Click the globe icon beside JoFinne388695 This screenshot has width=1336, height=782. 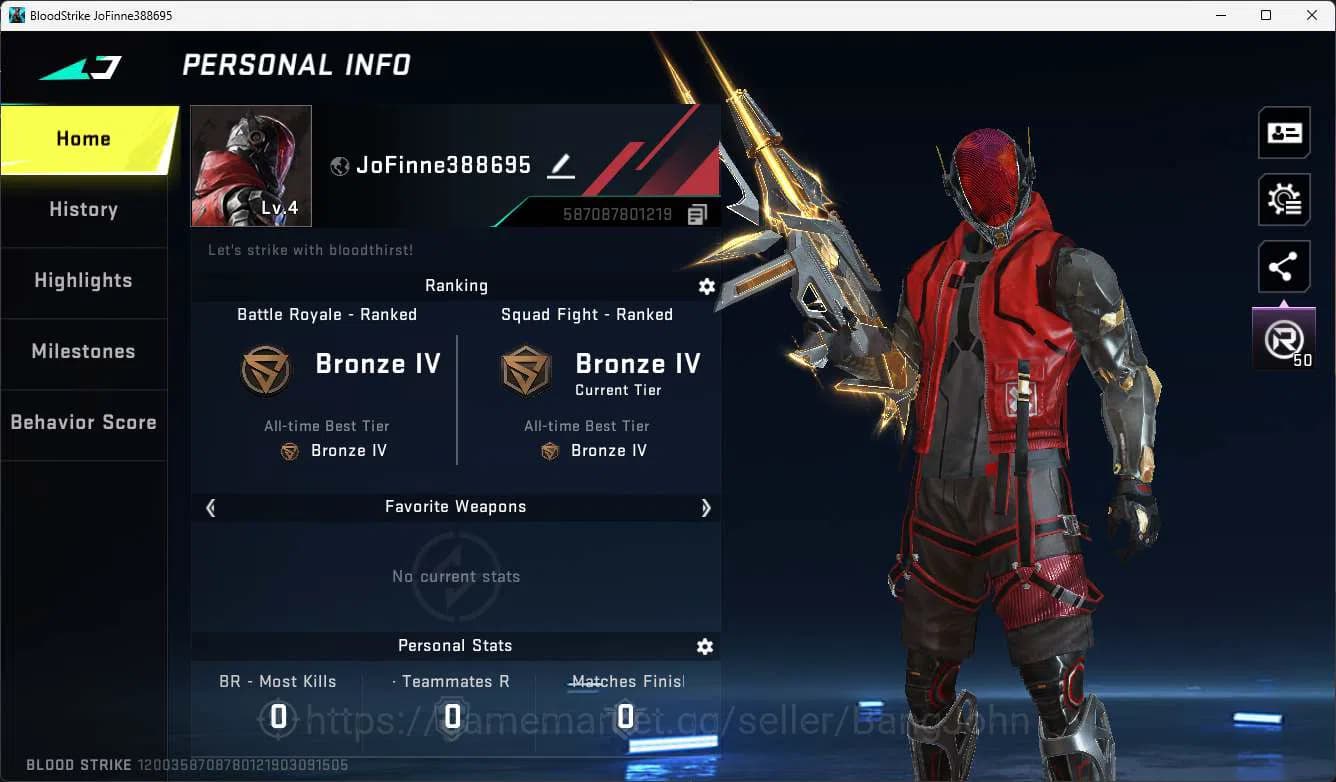click(x=338, y=165)
